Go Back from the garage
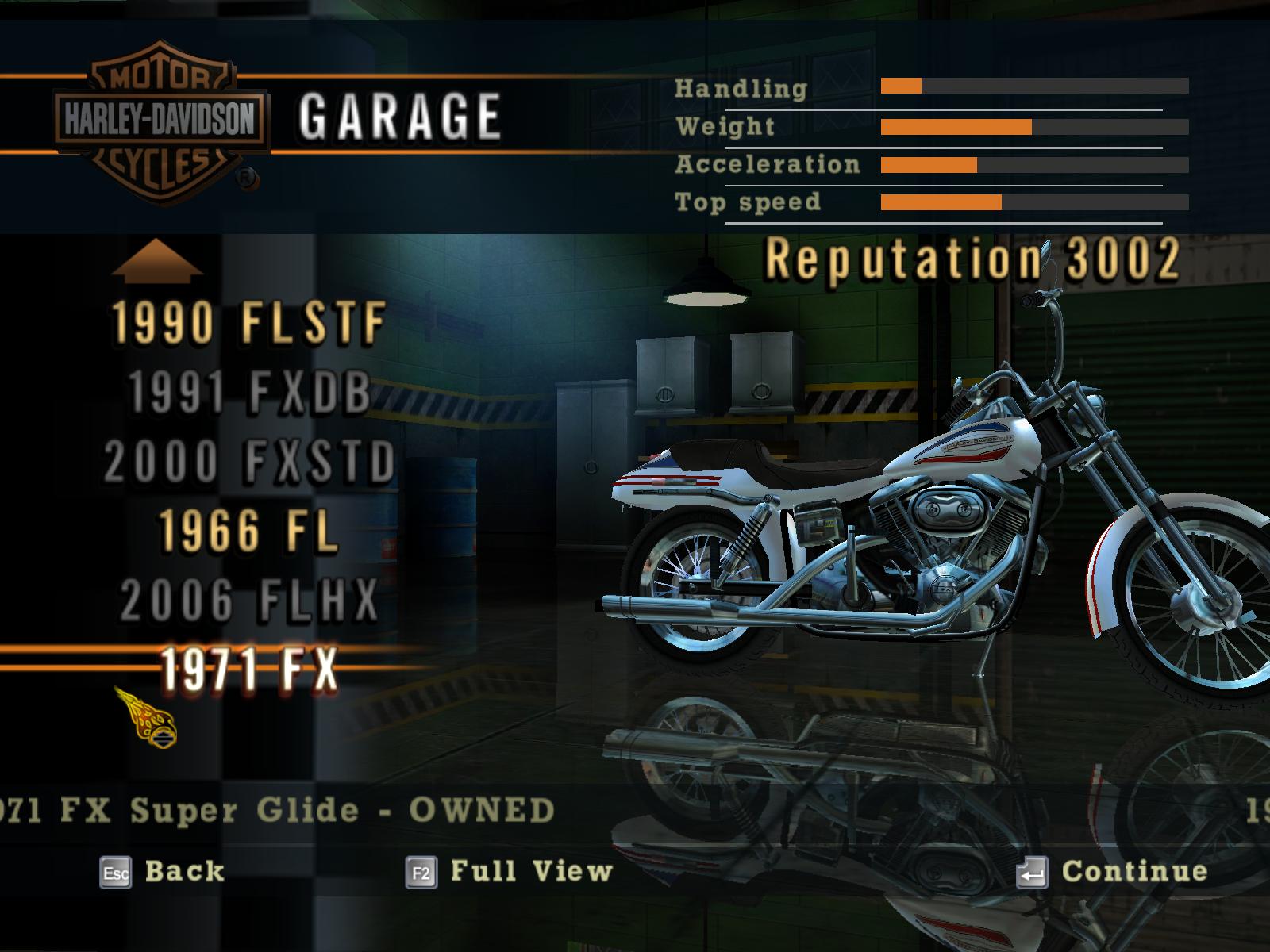Viewport: 1270px width, 952px height. [163, 872]
